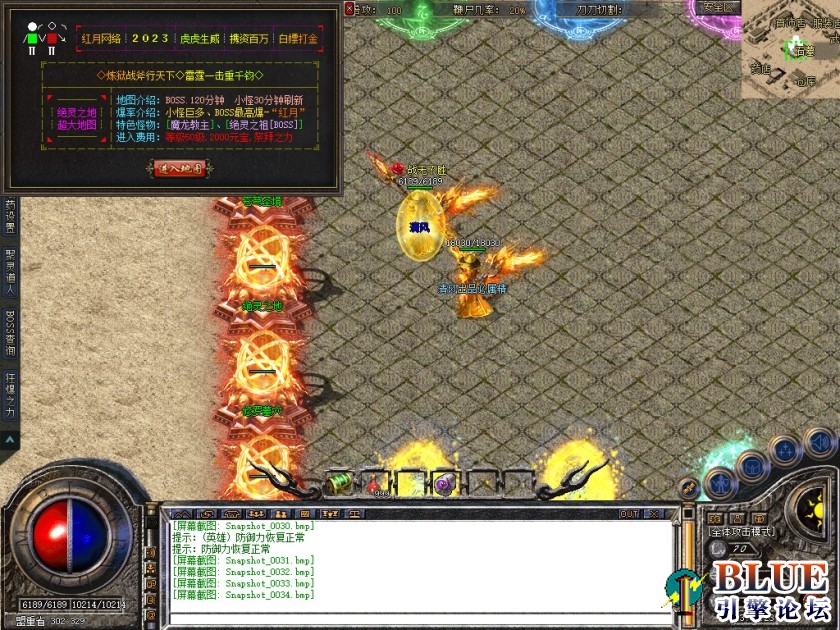
Task: Click the minimap in the corner
Action: click(790, 50)
